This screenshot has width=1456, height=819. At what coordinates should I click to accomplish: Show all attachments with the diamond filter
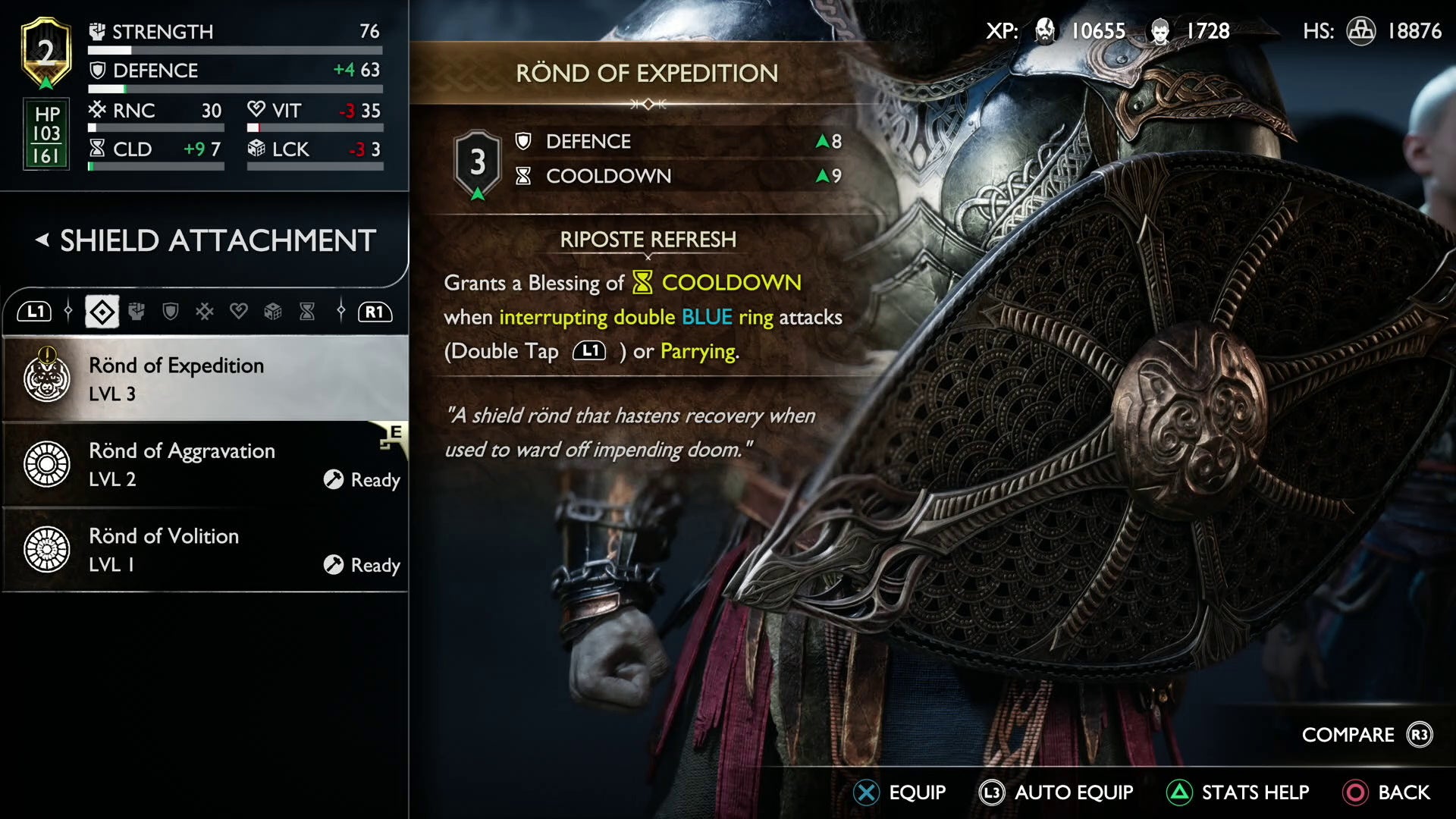point(102,312)
